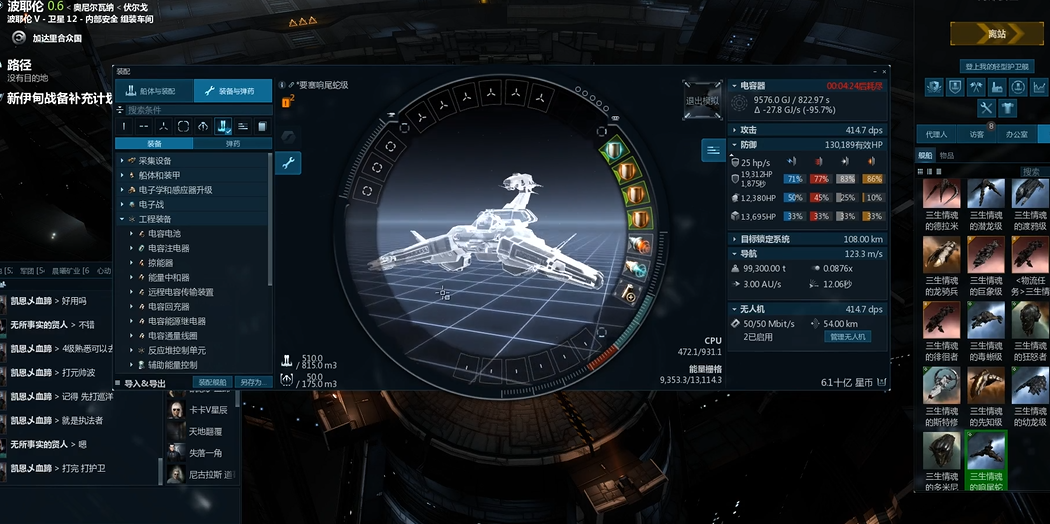
Task: Switch to the 办公室 station tab
Action: [x=1017, y=134]
